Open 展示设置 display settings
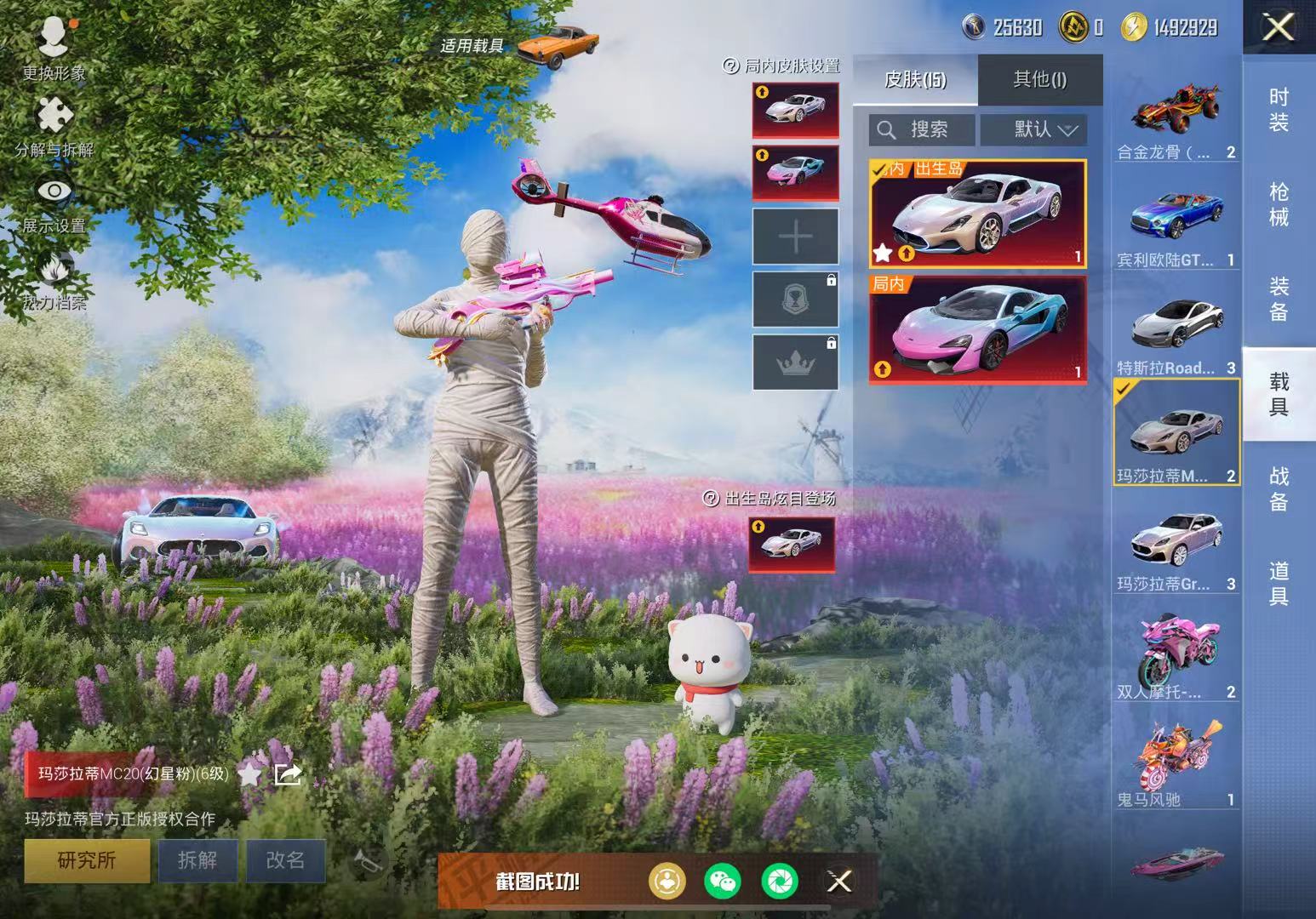Screen dimensions: 1316x919 pos(54,203)
